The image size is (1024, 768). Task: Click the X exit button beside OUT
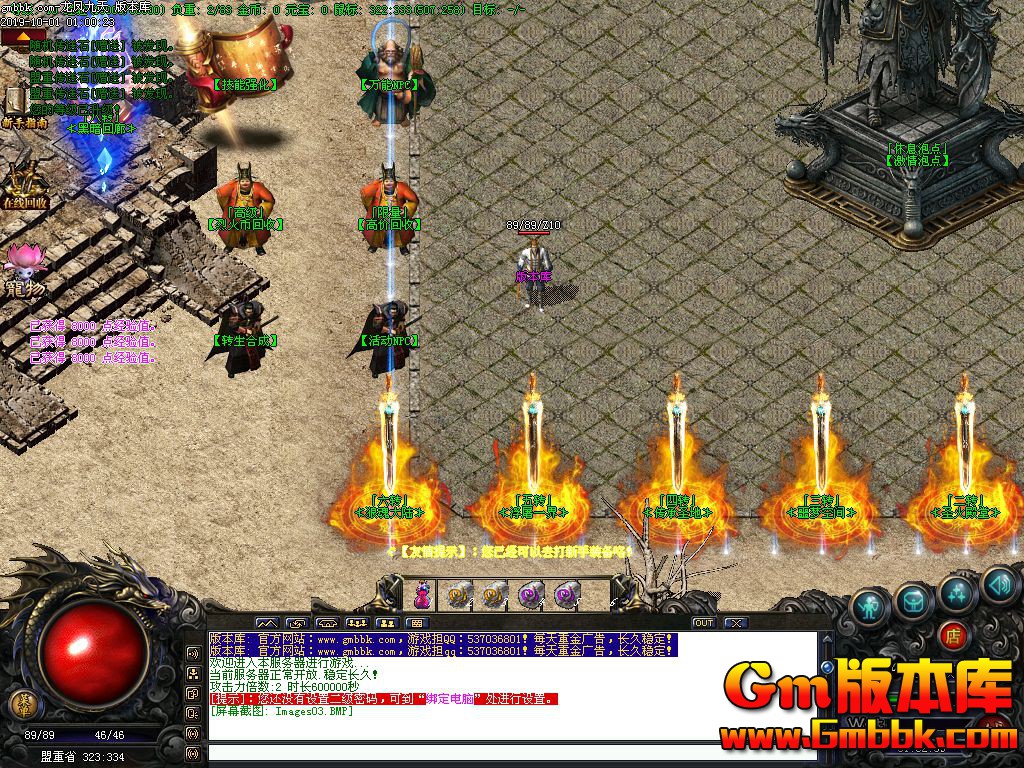coord(736,623)
